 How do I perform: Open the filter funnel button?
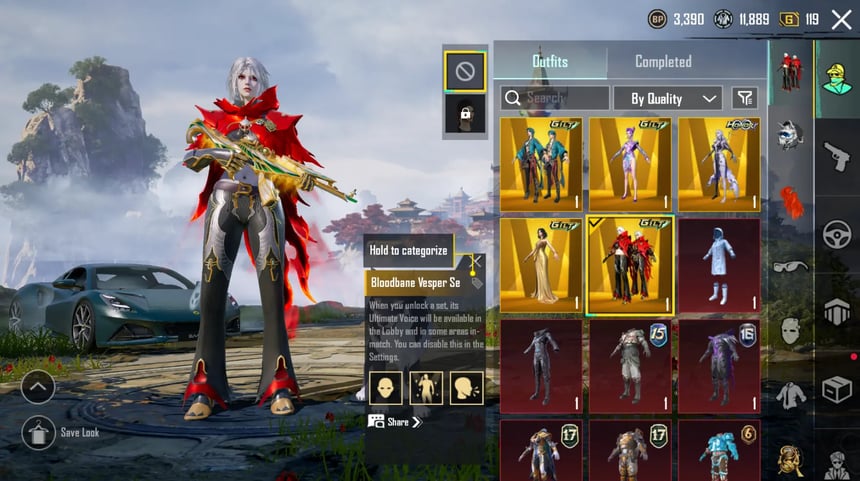click(744, 98)
